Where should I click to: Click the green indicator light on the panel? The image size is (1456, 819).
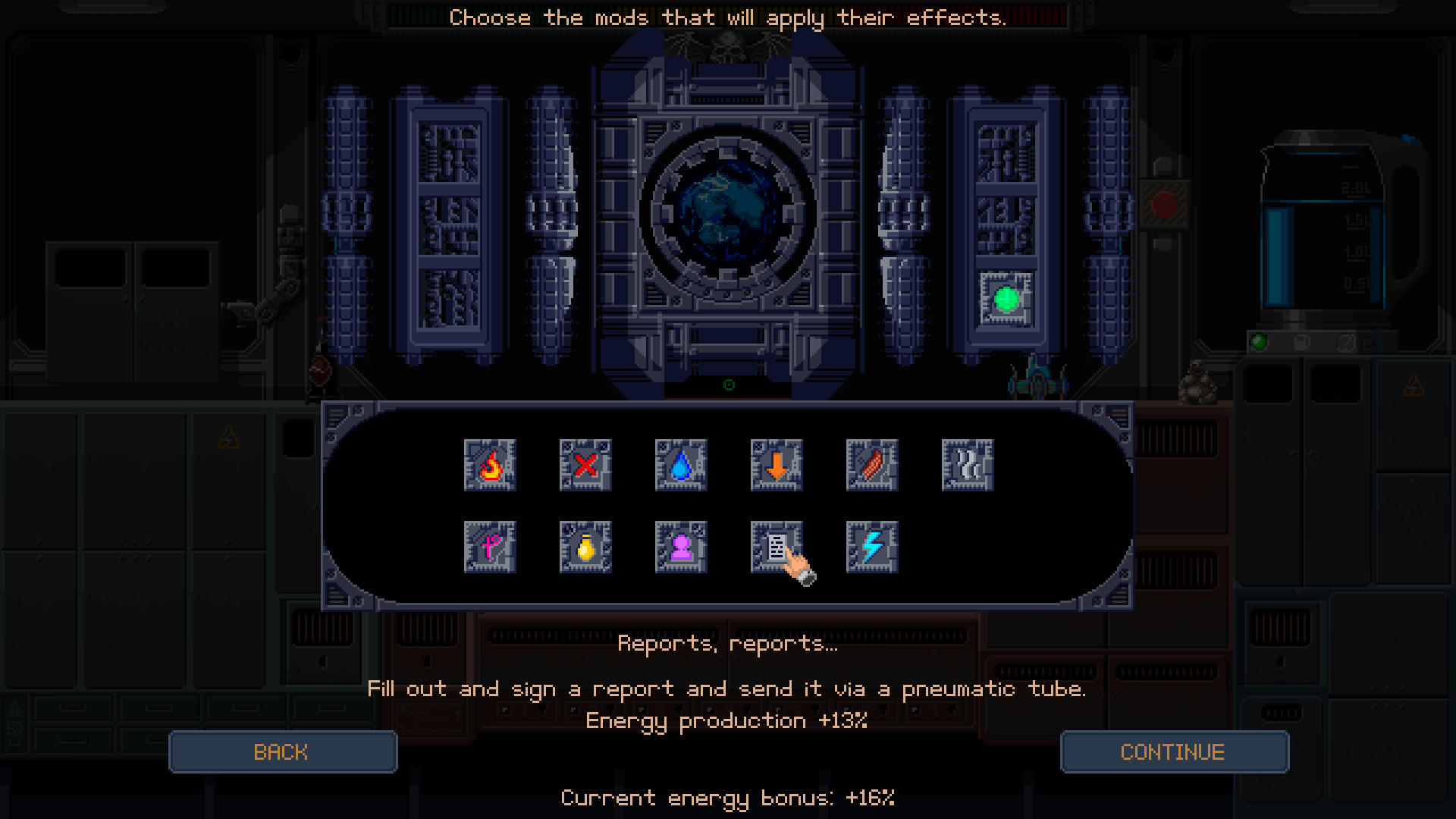click(x=1006, y=300)
